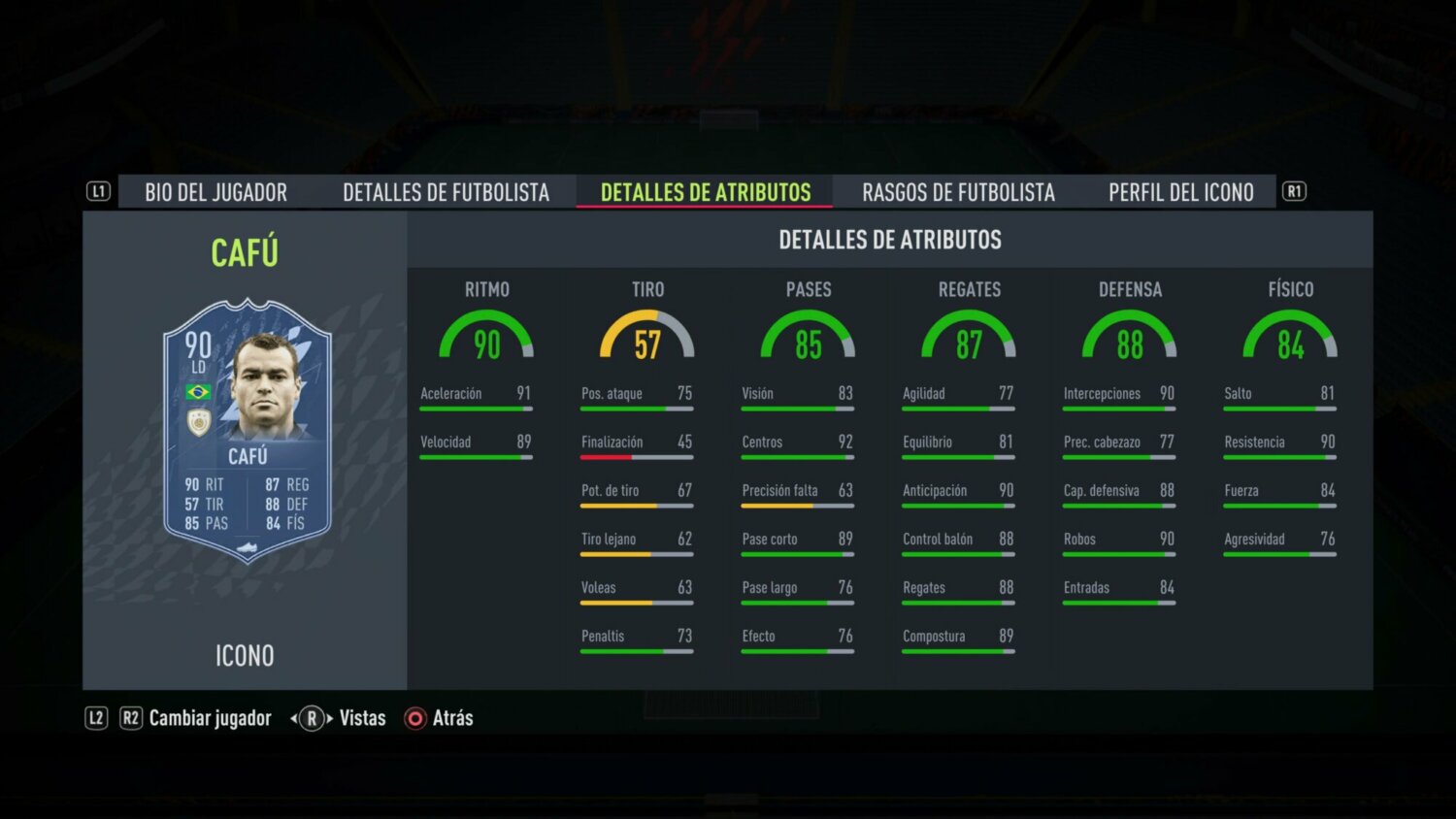Click the RITMO 90 gauge
This screenshot has height=819, width=1456.
487,337
